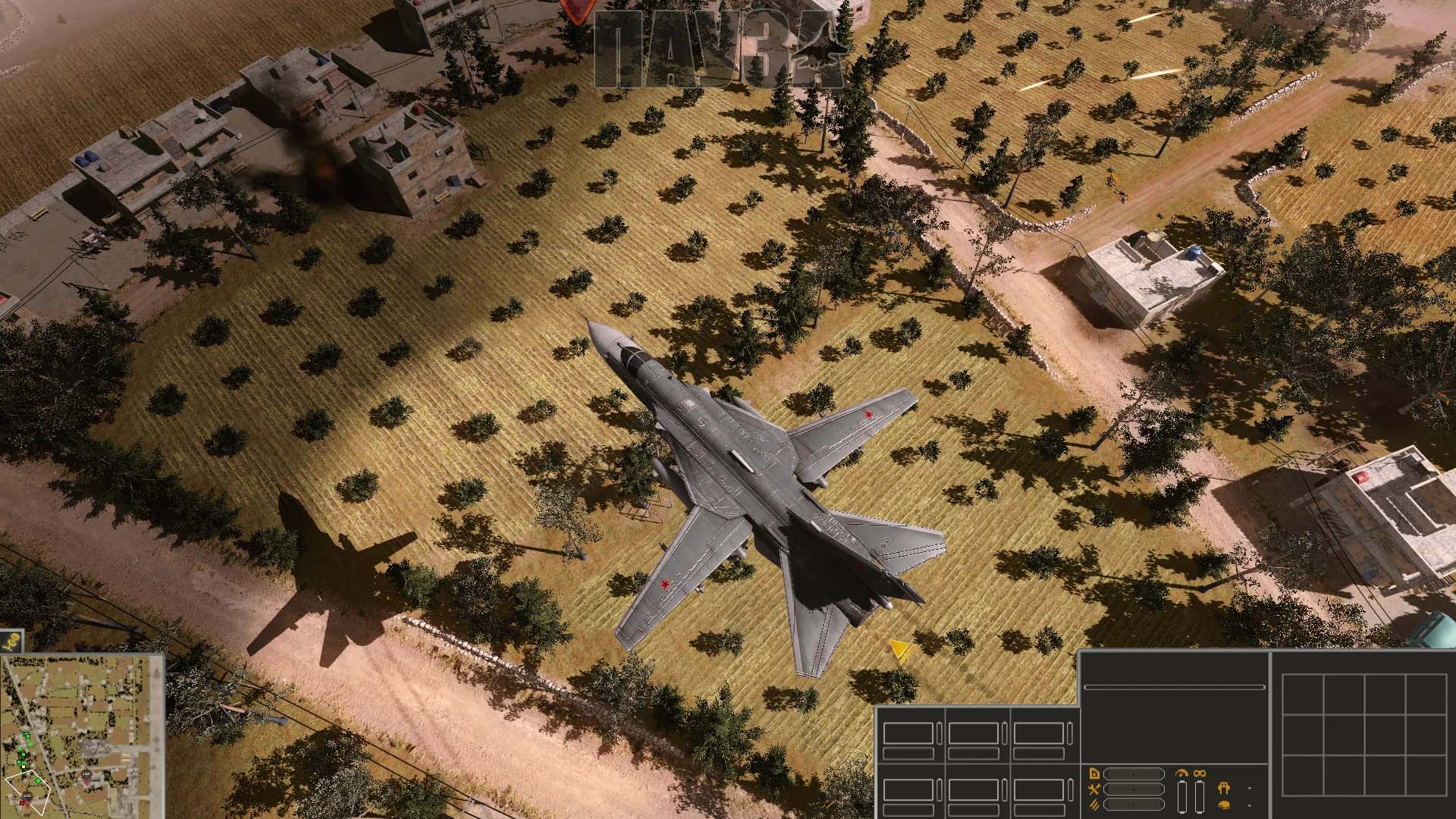Toggle the red soldier marker on minimap
Viewport: 1456px width, 819px height.
[x=22, y=803]
